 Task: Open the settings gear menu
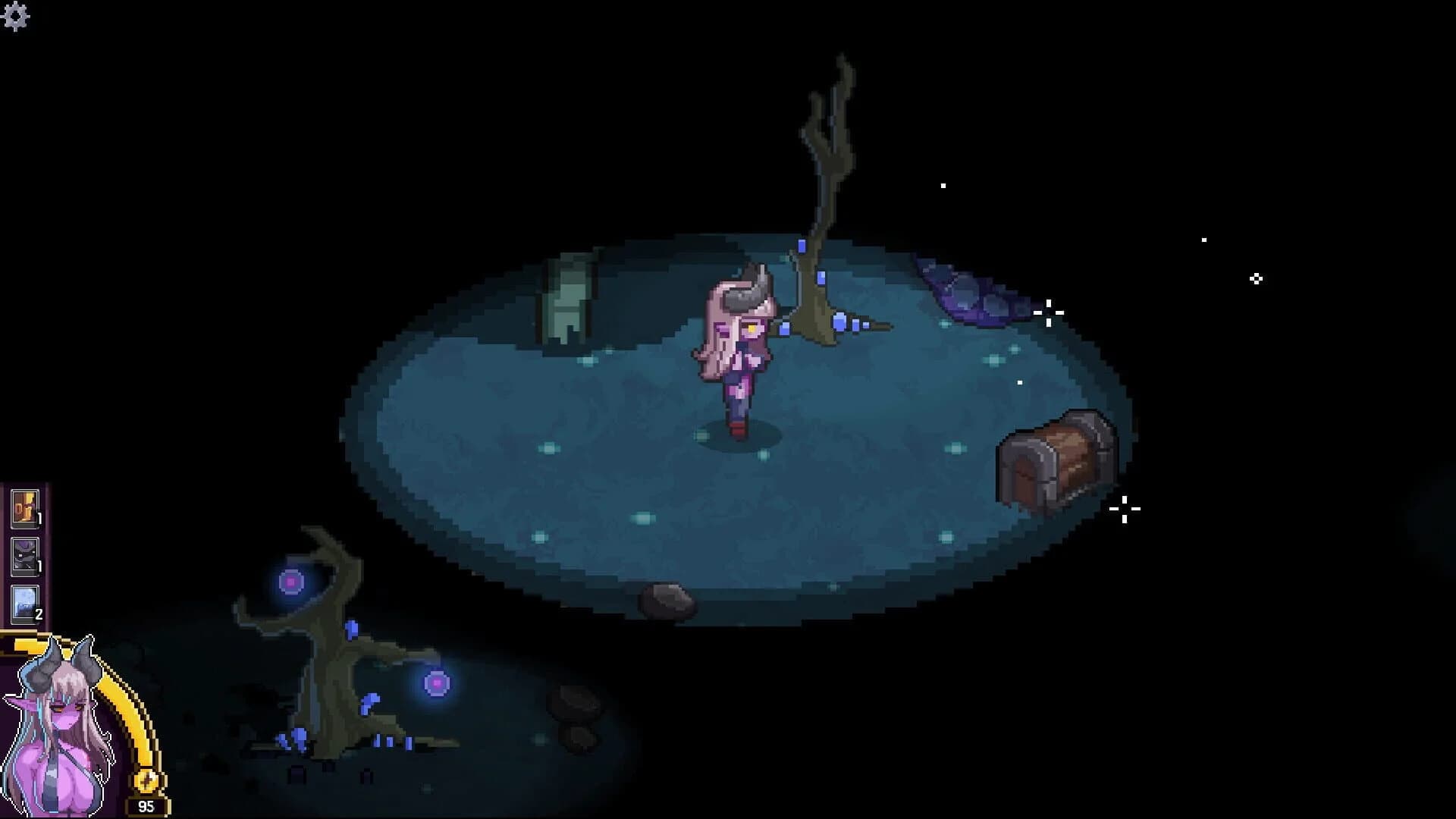tap(15, 15)
